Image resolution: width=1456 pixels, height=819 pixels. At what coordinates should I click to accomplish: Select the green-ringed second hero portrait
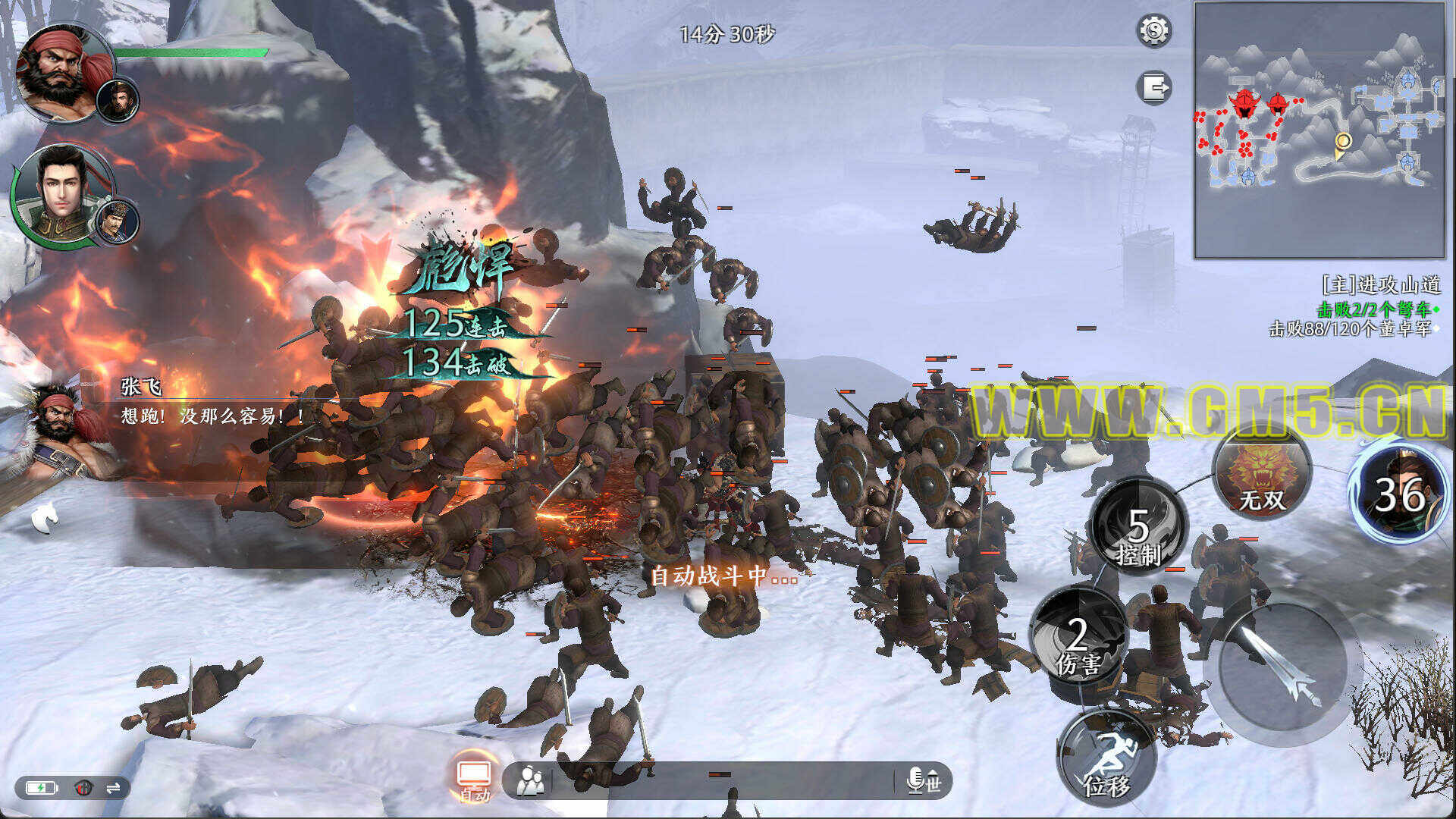click(61, 193)
